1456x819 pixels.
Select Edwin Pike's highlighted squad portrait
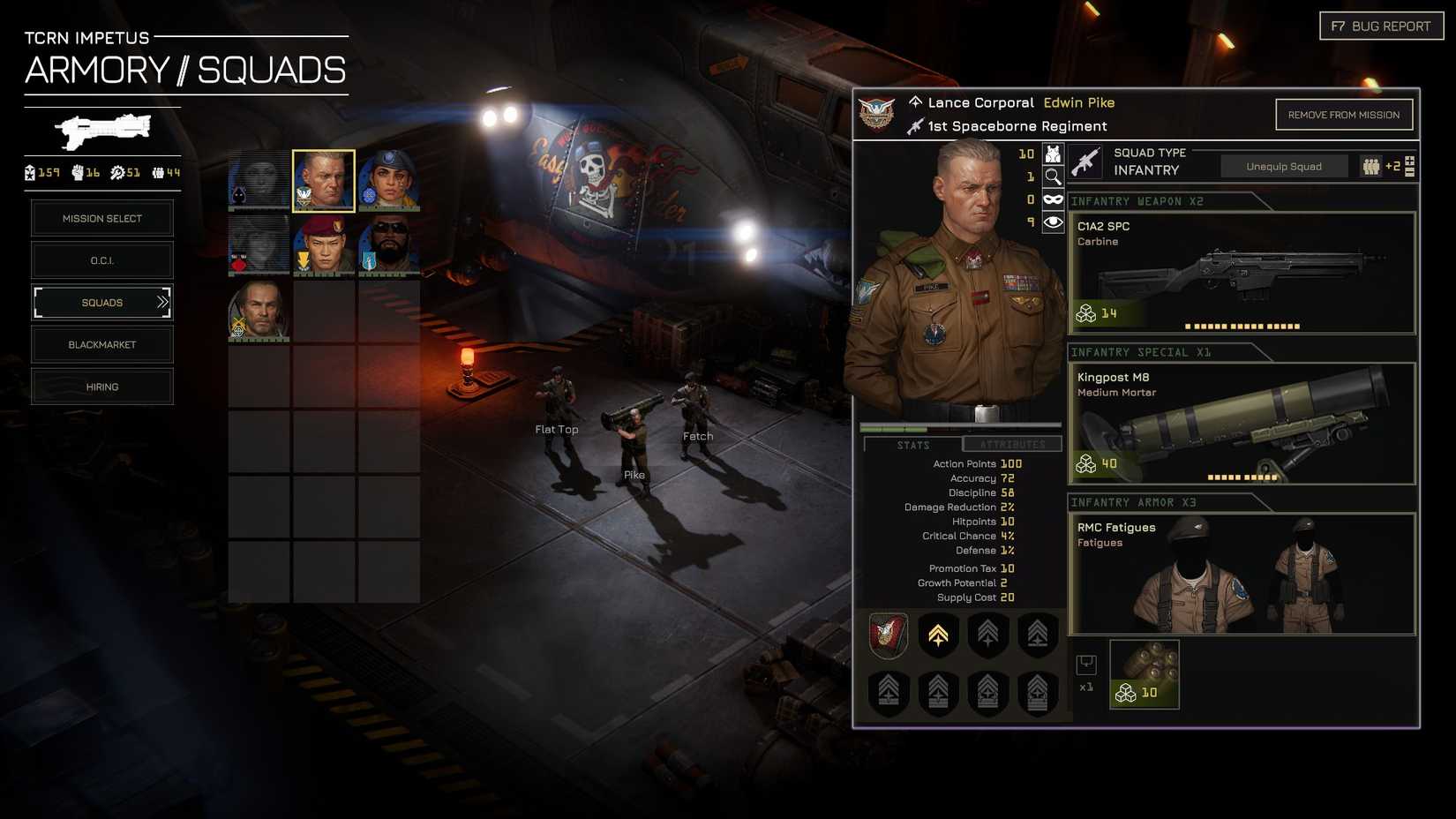pos(324,181)
